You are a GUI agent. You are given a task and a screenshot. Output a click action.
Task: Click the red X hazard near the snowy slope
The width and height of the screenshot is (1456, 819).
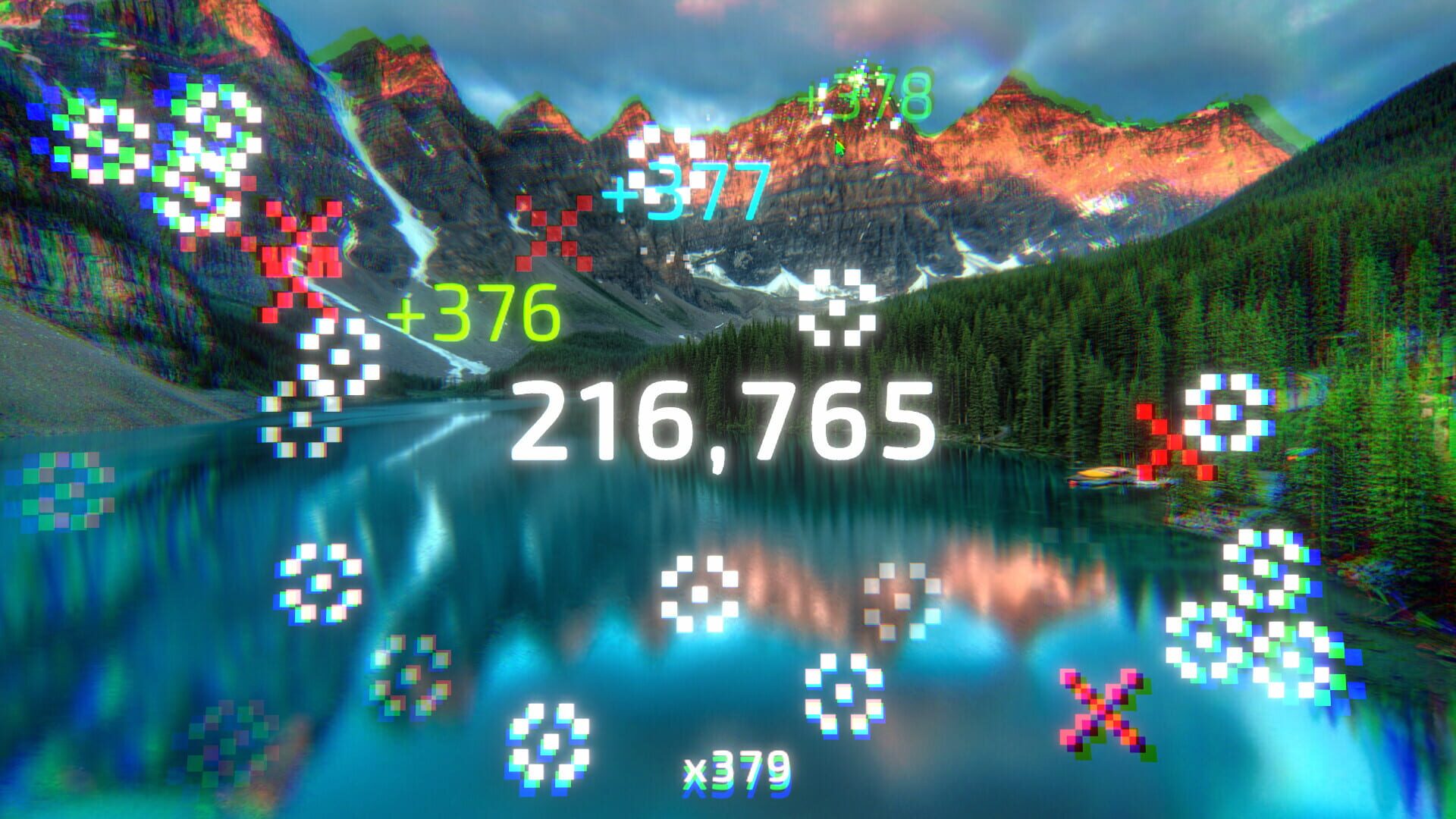pyautogui.click(x=300, y=258)
